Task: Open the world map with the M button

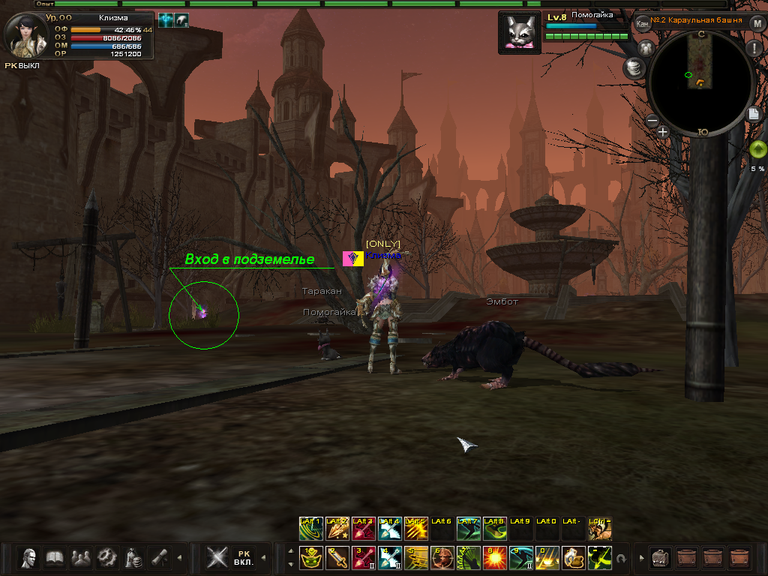Action: point(757,22)
